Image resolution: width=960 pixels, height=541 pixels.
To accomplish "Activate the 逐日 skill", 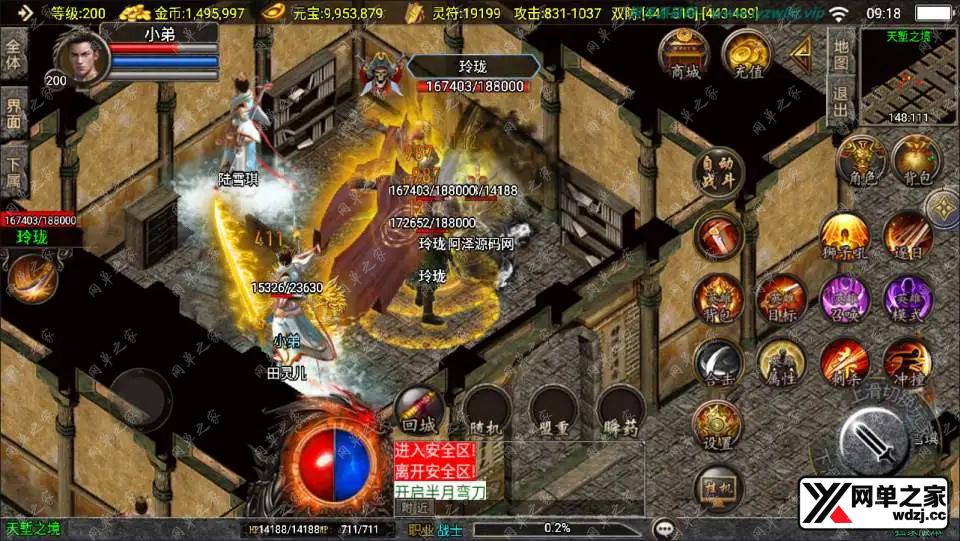I will point(907,238).
